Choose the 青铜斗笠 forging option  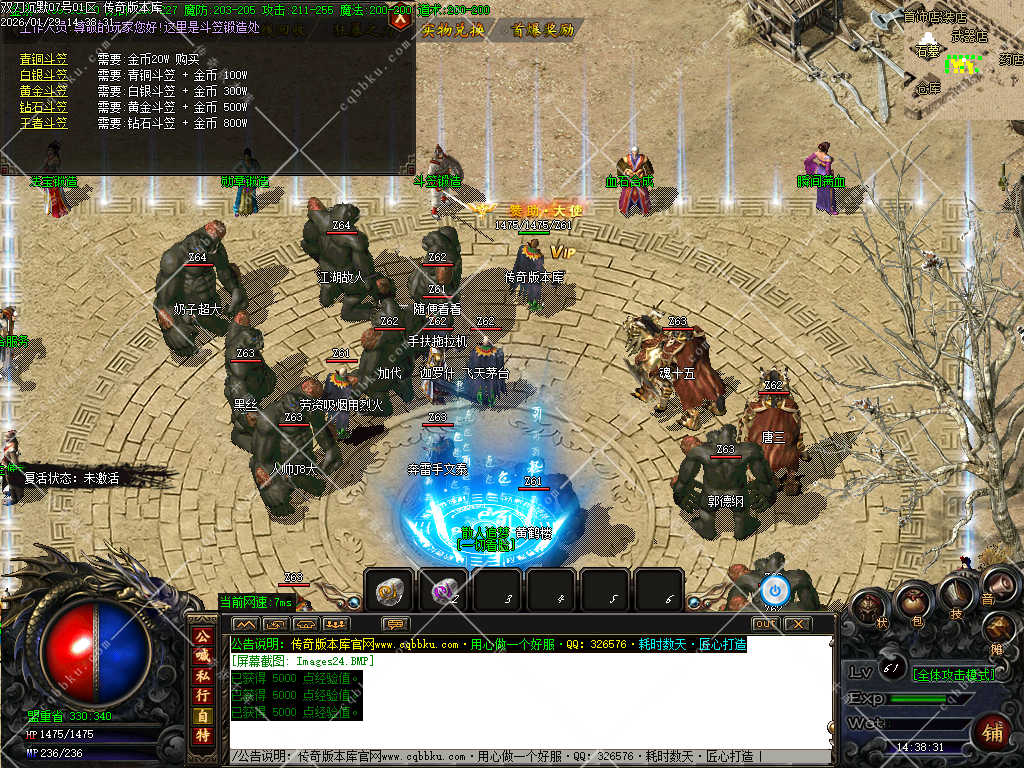point(44,59)
